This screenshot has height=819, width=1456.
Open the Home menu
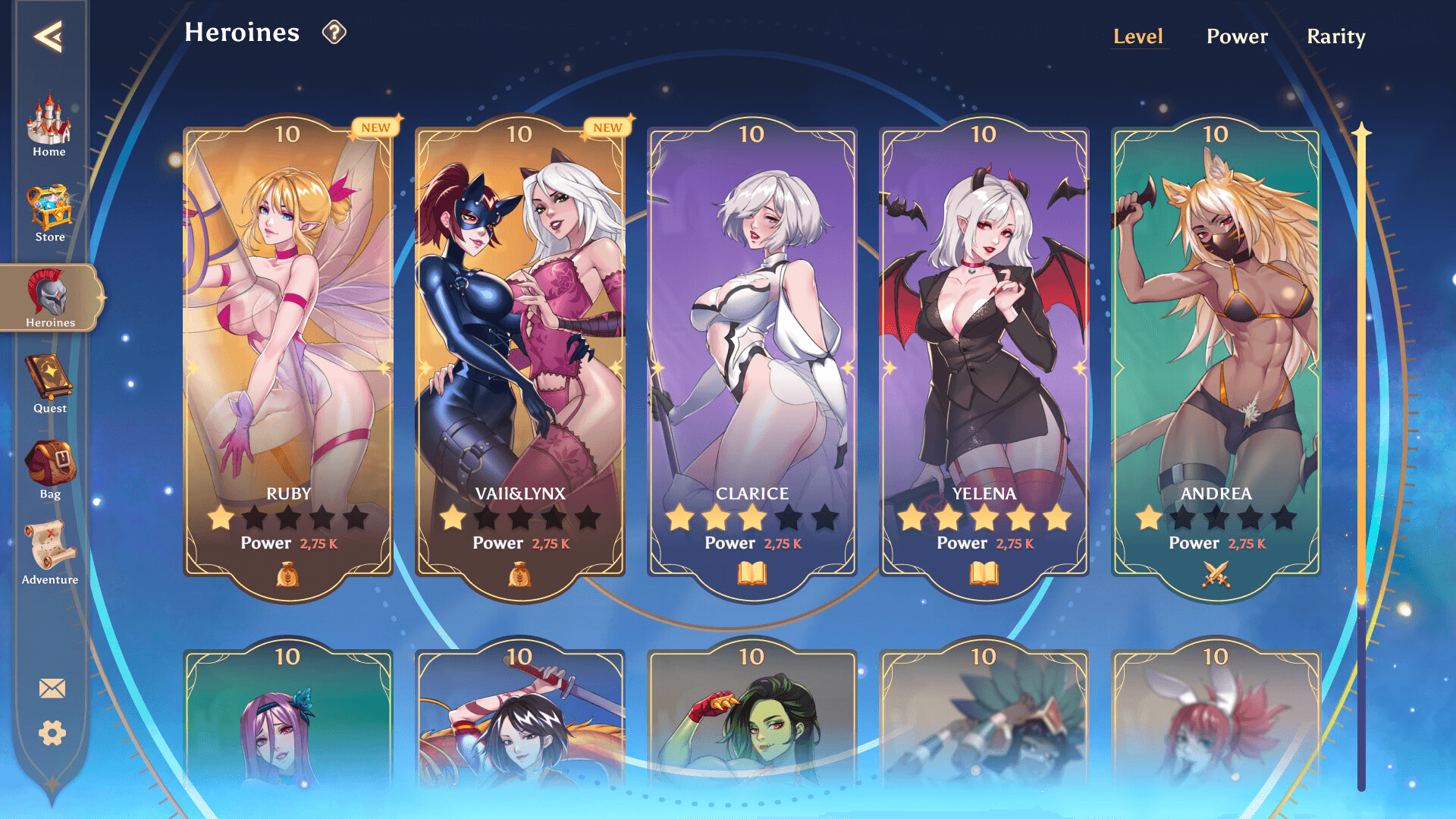[x=49, y=125]
